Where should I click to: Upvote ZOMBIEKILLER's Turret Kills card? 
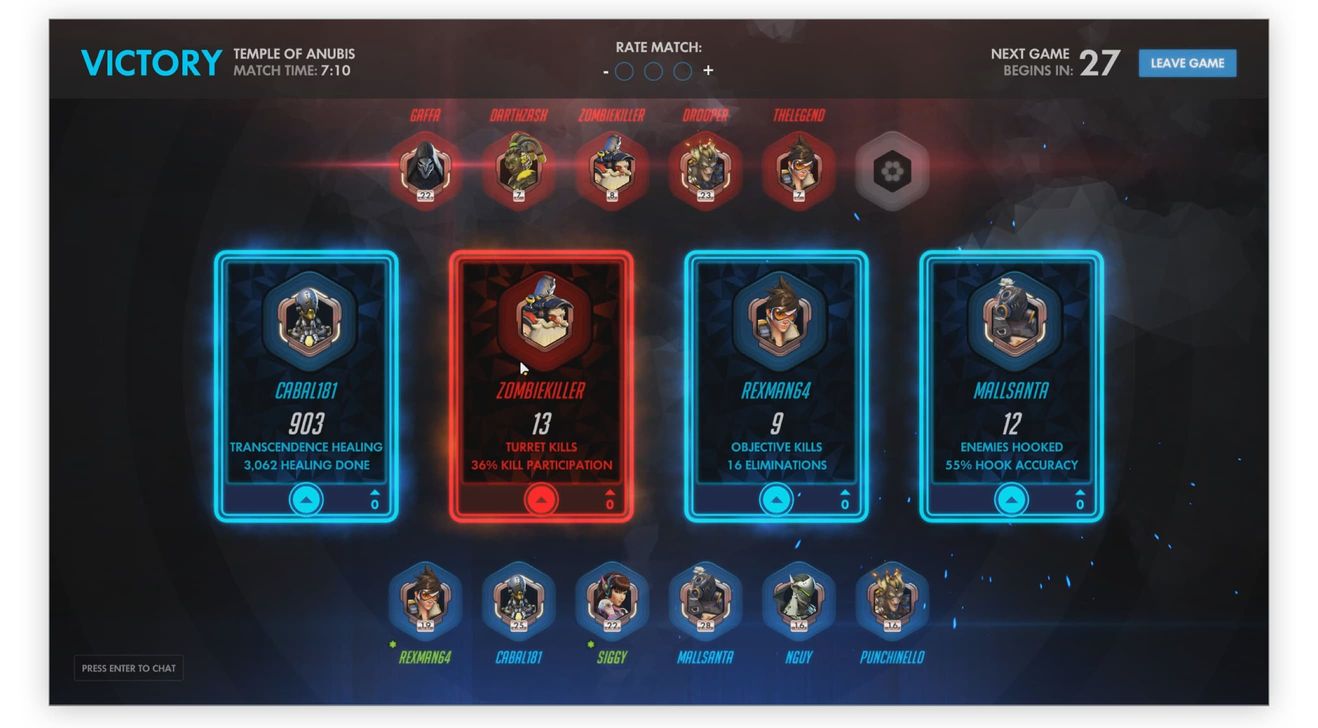pos(541,500)
